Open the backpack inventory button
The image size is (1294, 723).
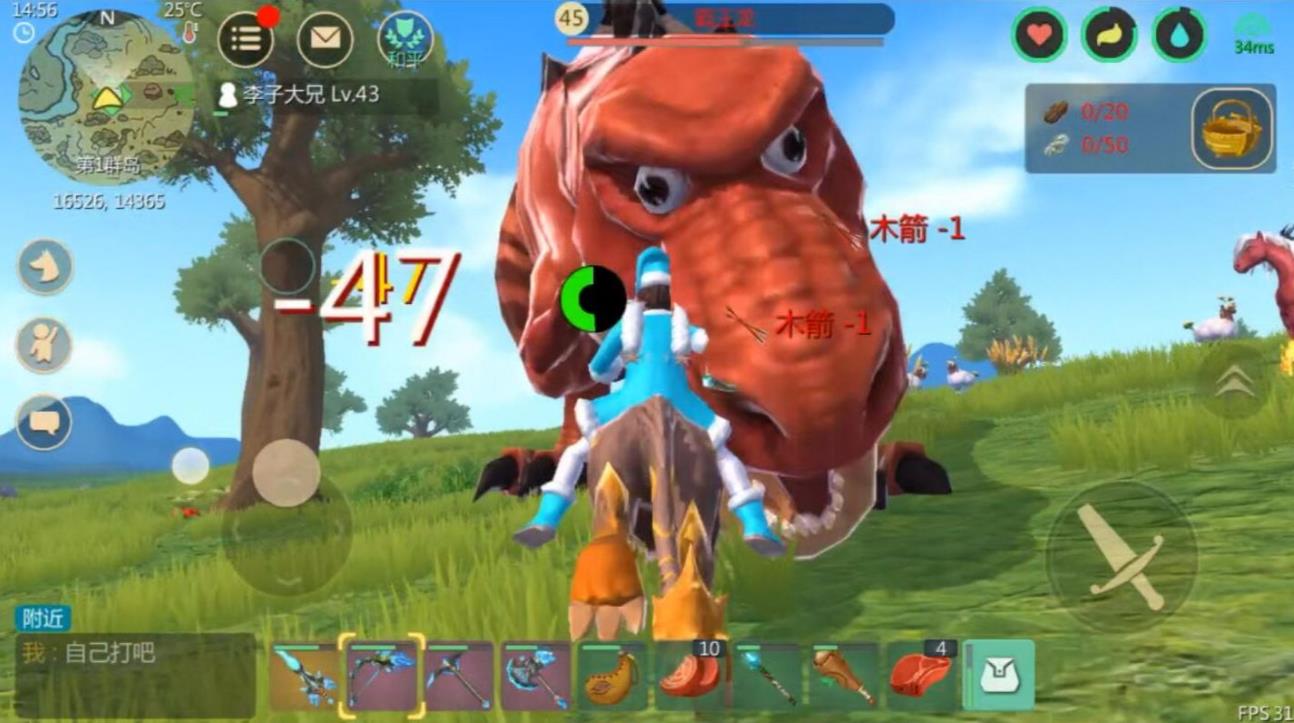(998, 677)
